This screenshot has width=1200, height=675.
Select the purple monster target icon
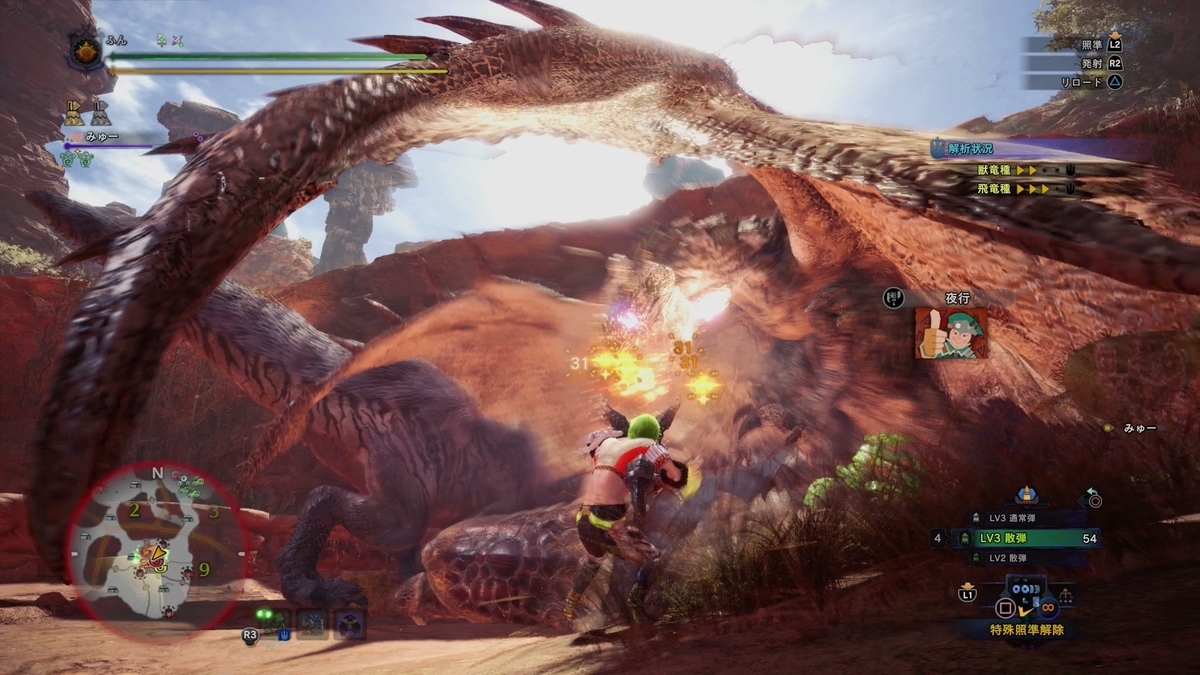pos(349,625)
